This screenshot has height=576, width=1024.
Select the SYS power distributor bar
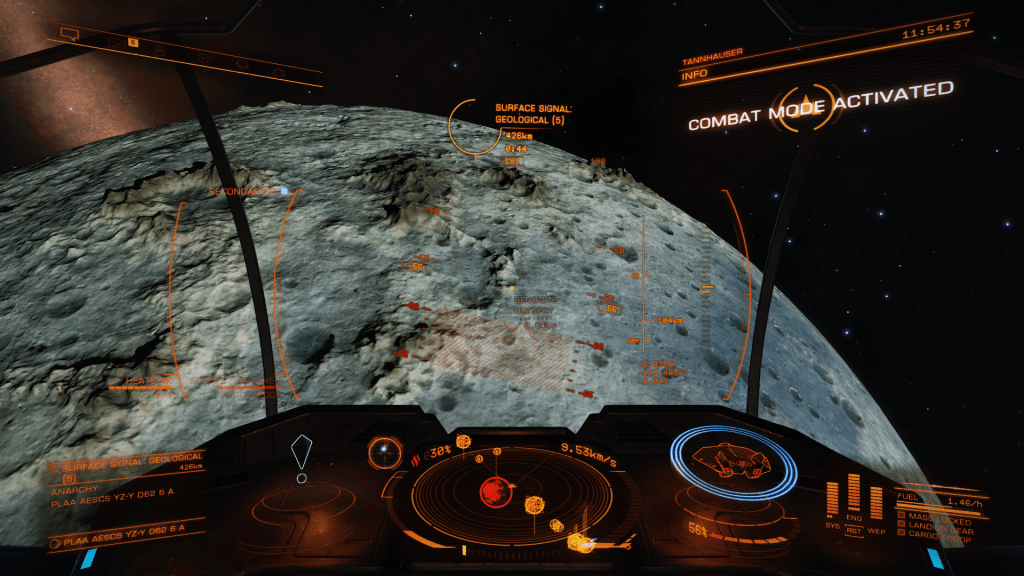click(x=833, y=500)
